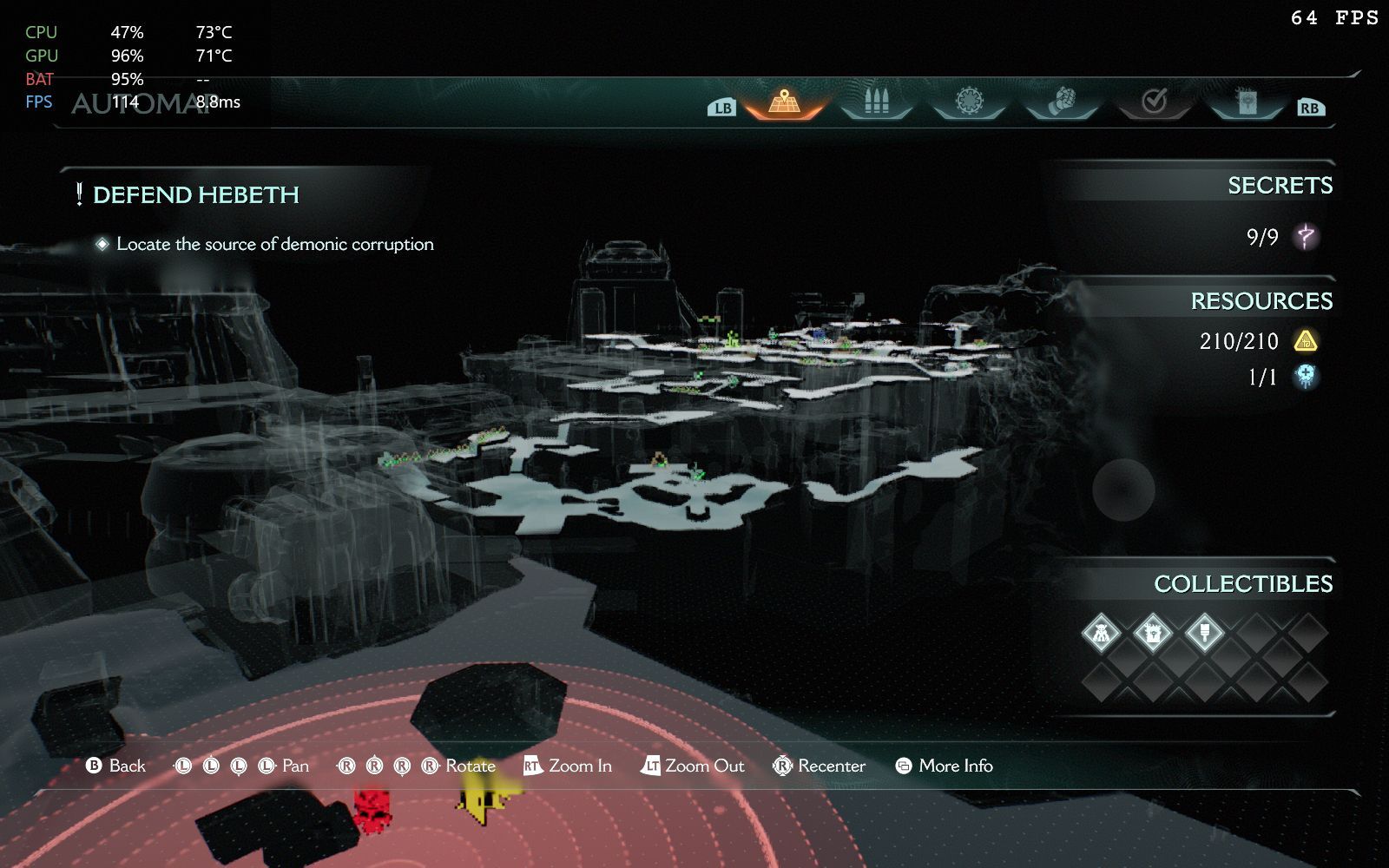The height and width of the screenshot is (868, 1389).
Task: Select the Automap tab with map pin icon
Action: pos(784,102)
